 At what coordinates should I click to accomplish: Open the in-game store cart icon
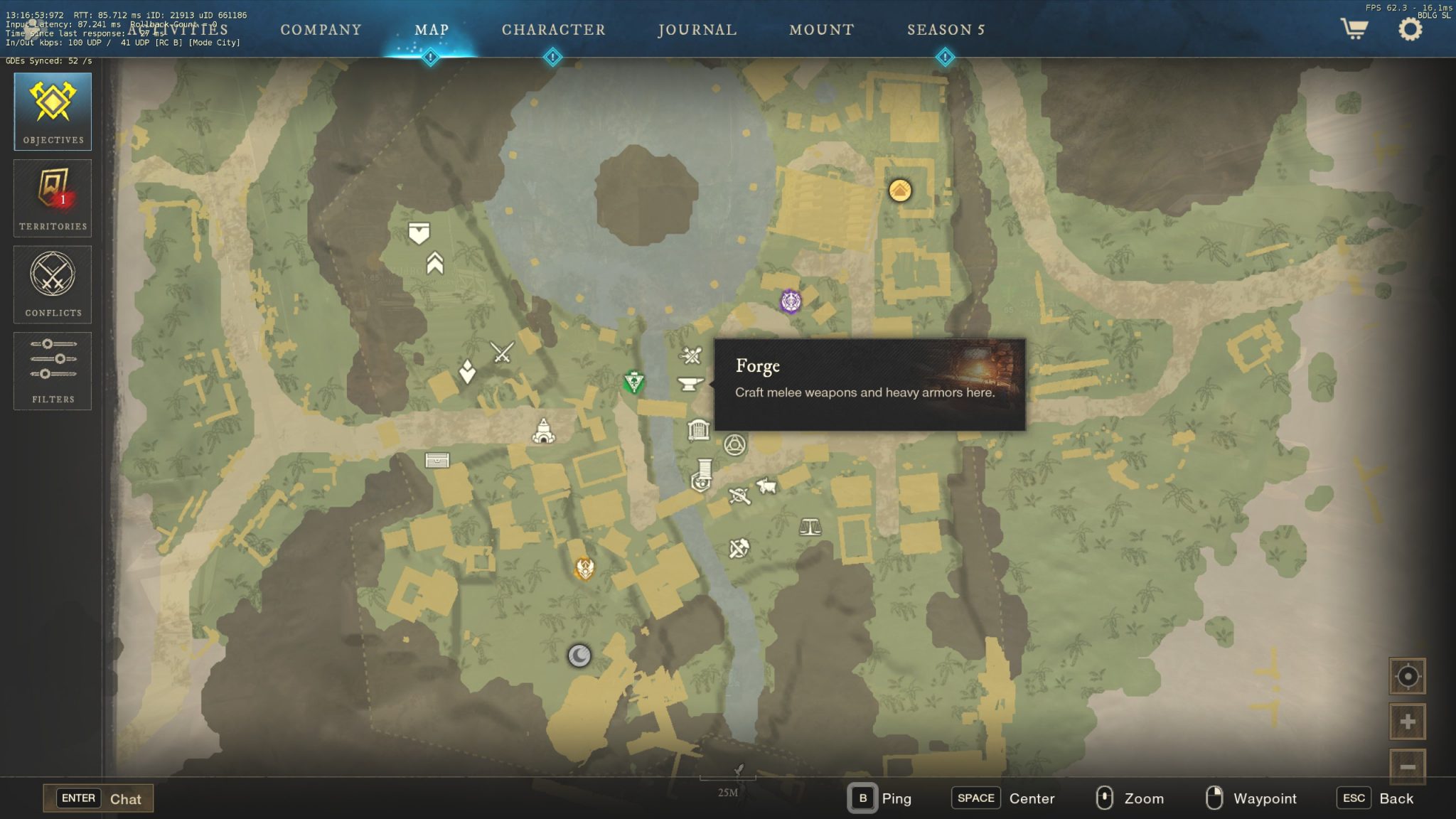[1354, 30]
